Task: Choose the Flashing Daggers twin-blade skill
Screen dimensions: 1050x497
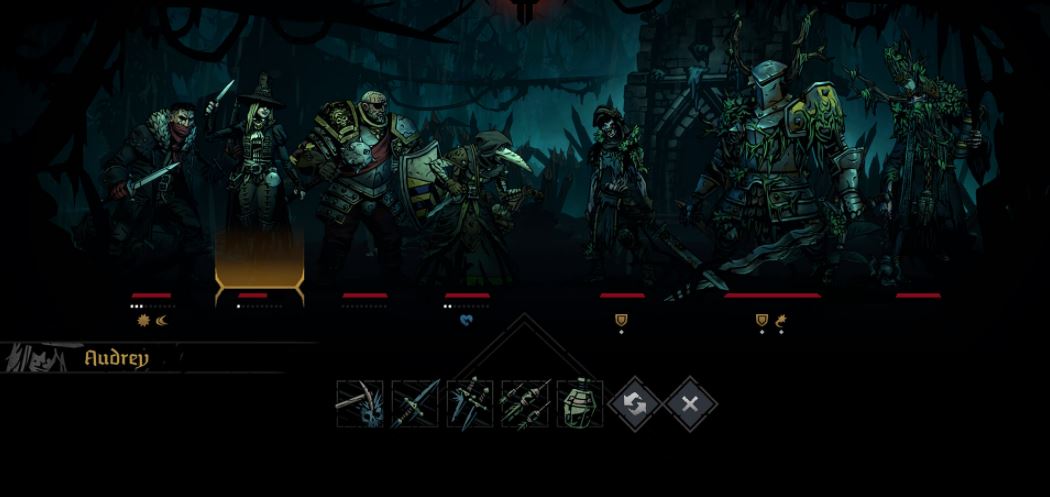Action: pos(470,404)
